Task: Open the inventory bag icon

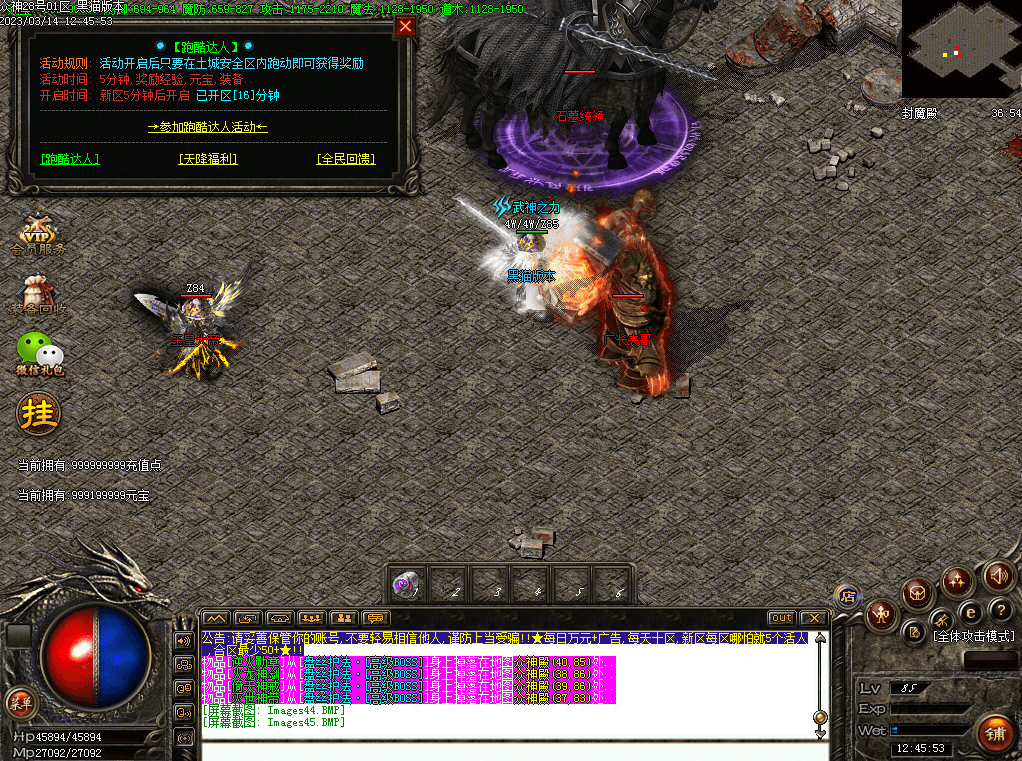Action: coord(918,594)
